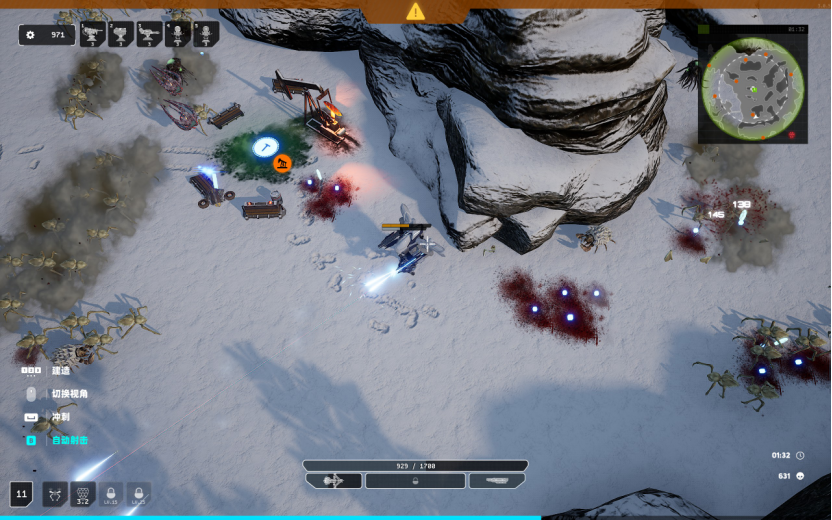Select the first machine gun turret build slot

click(x=93, y=35)
